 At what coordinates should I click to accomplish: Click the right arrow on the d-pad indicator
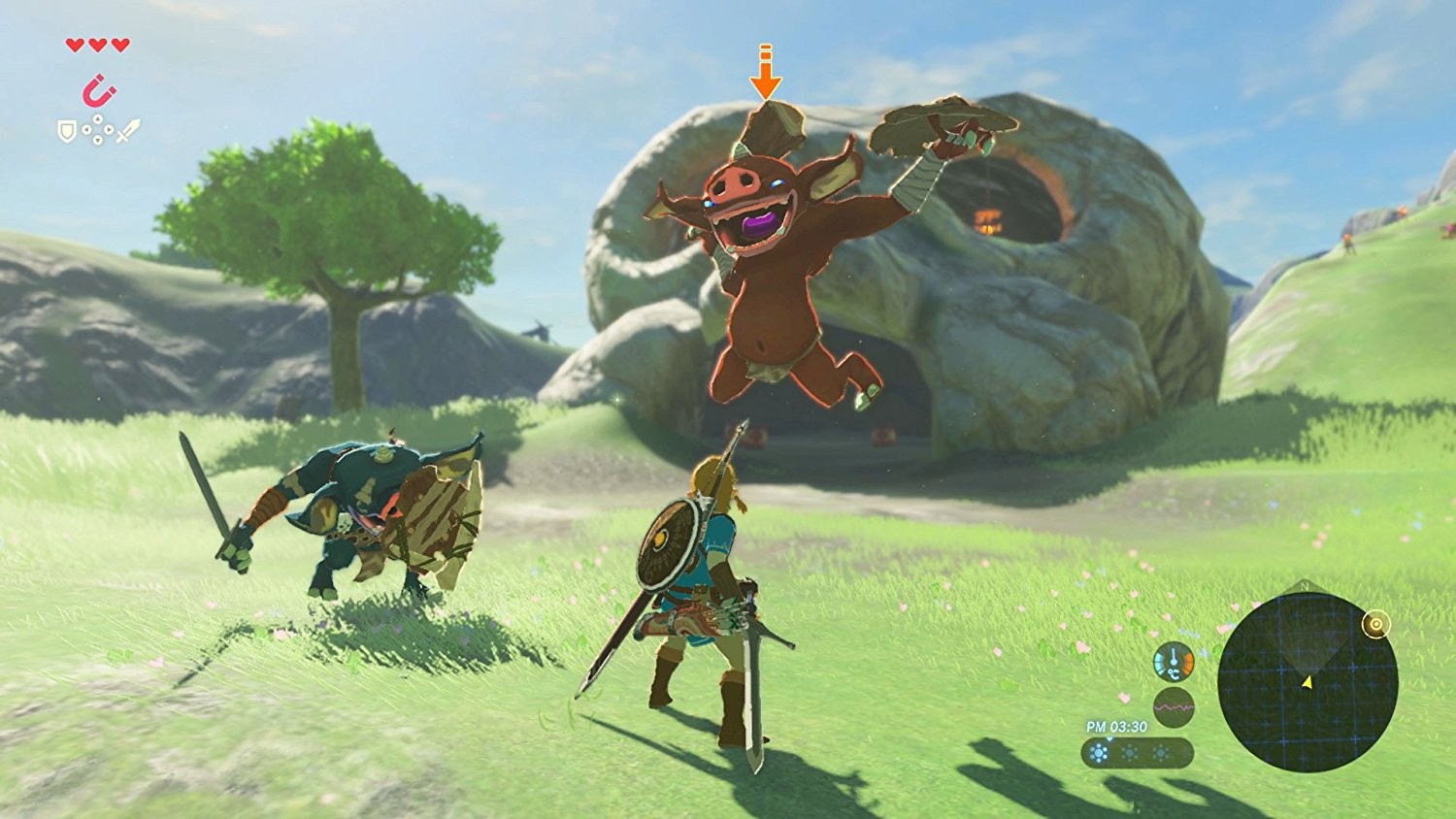[x=109, y=129]
